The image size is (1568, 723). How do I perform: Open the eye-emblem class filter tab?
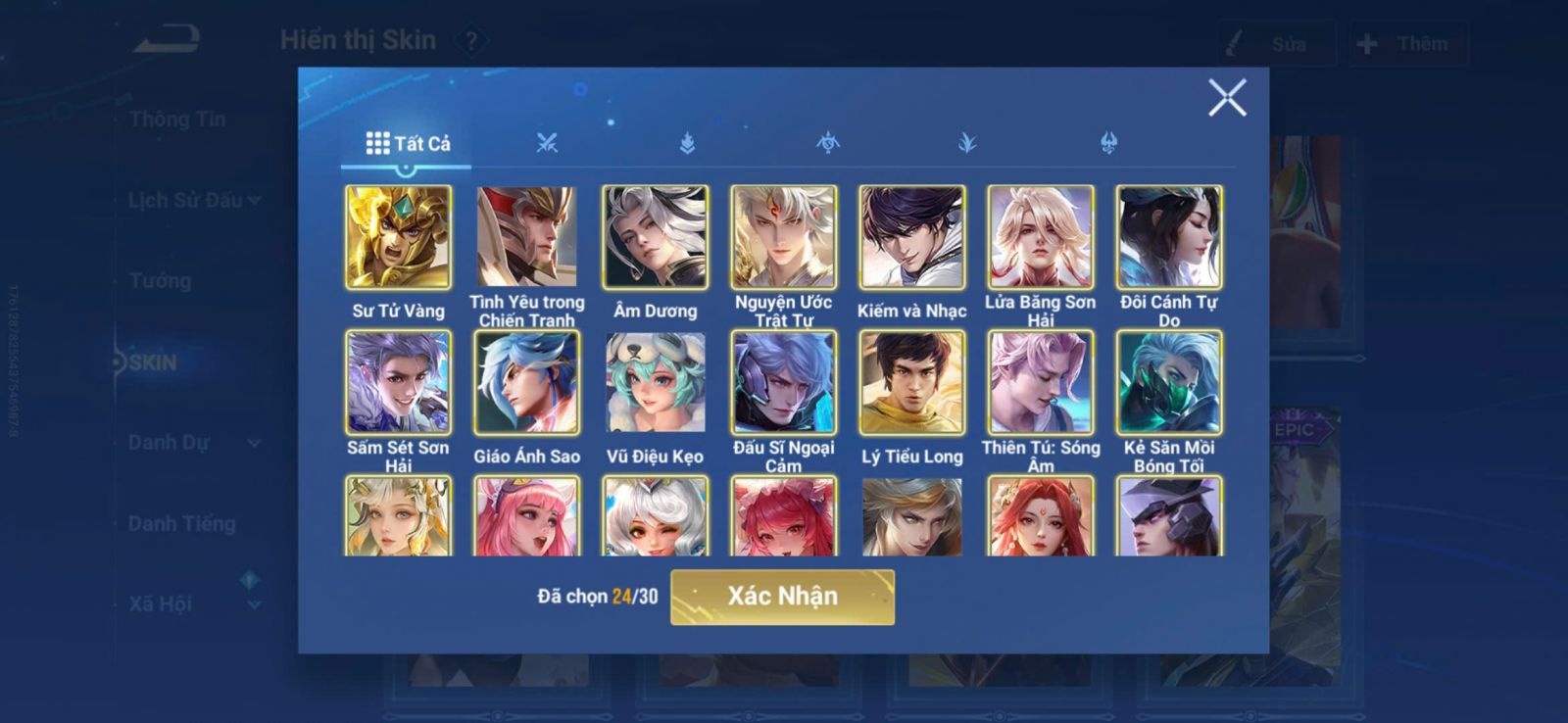pos(828,144)
